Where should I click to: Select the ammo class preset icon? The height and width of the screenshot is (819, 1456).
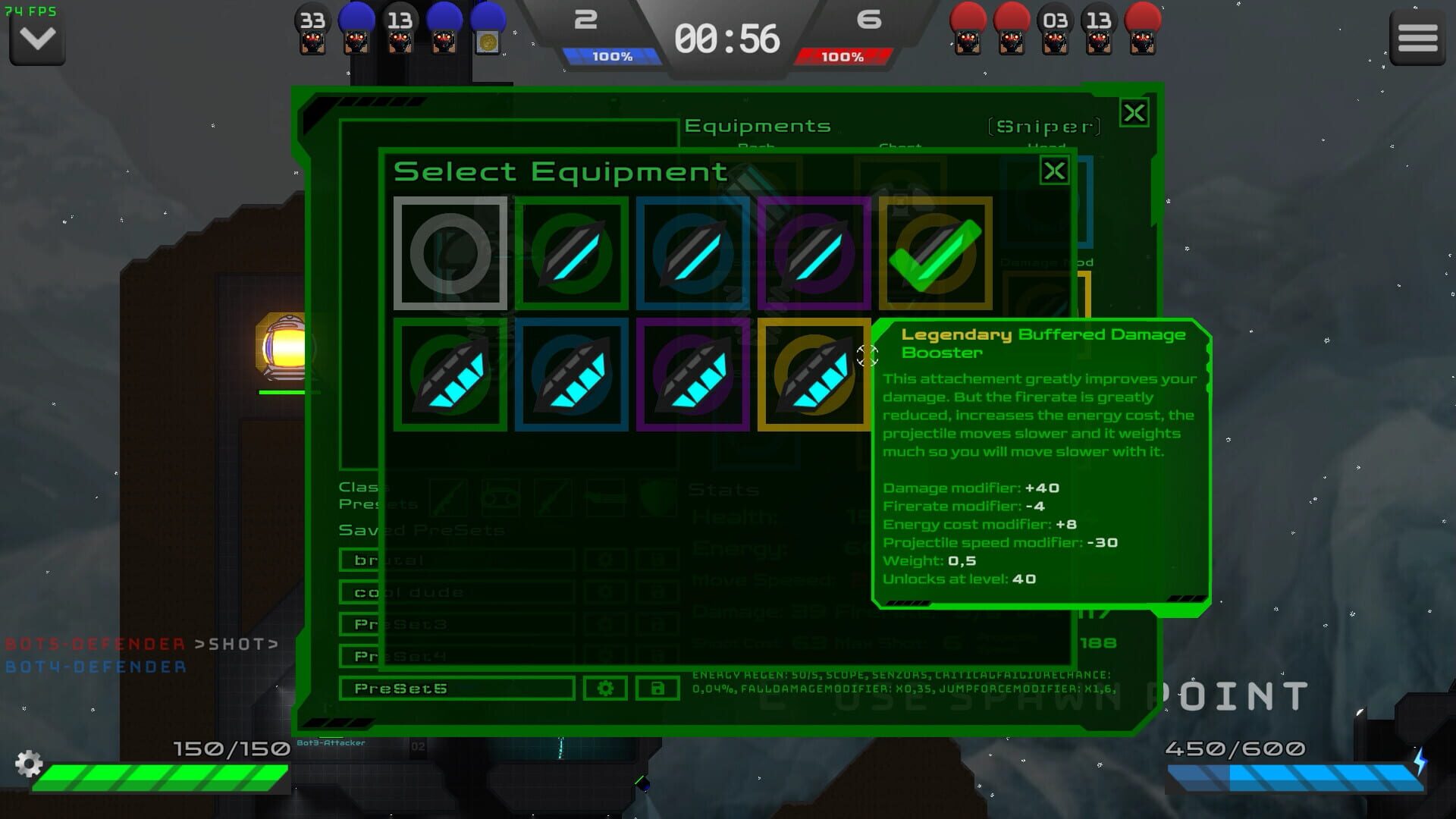(x=502, y=498)
